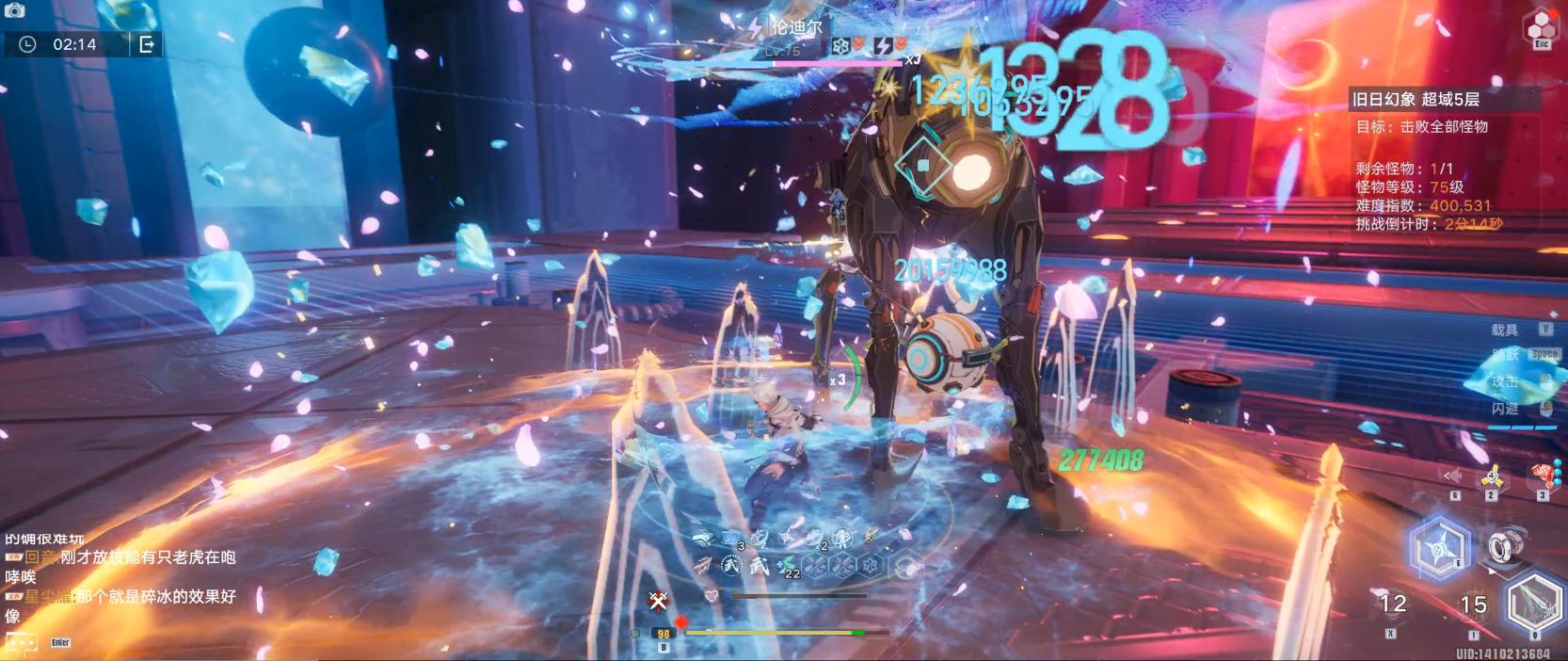
Task: Use the yellow spinner relic in slot 2
Action: pyautogui.click(x=1491, y=478)
